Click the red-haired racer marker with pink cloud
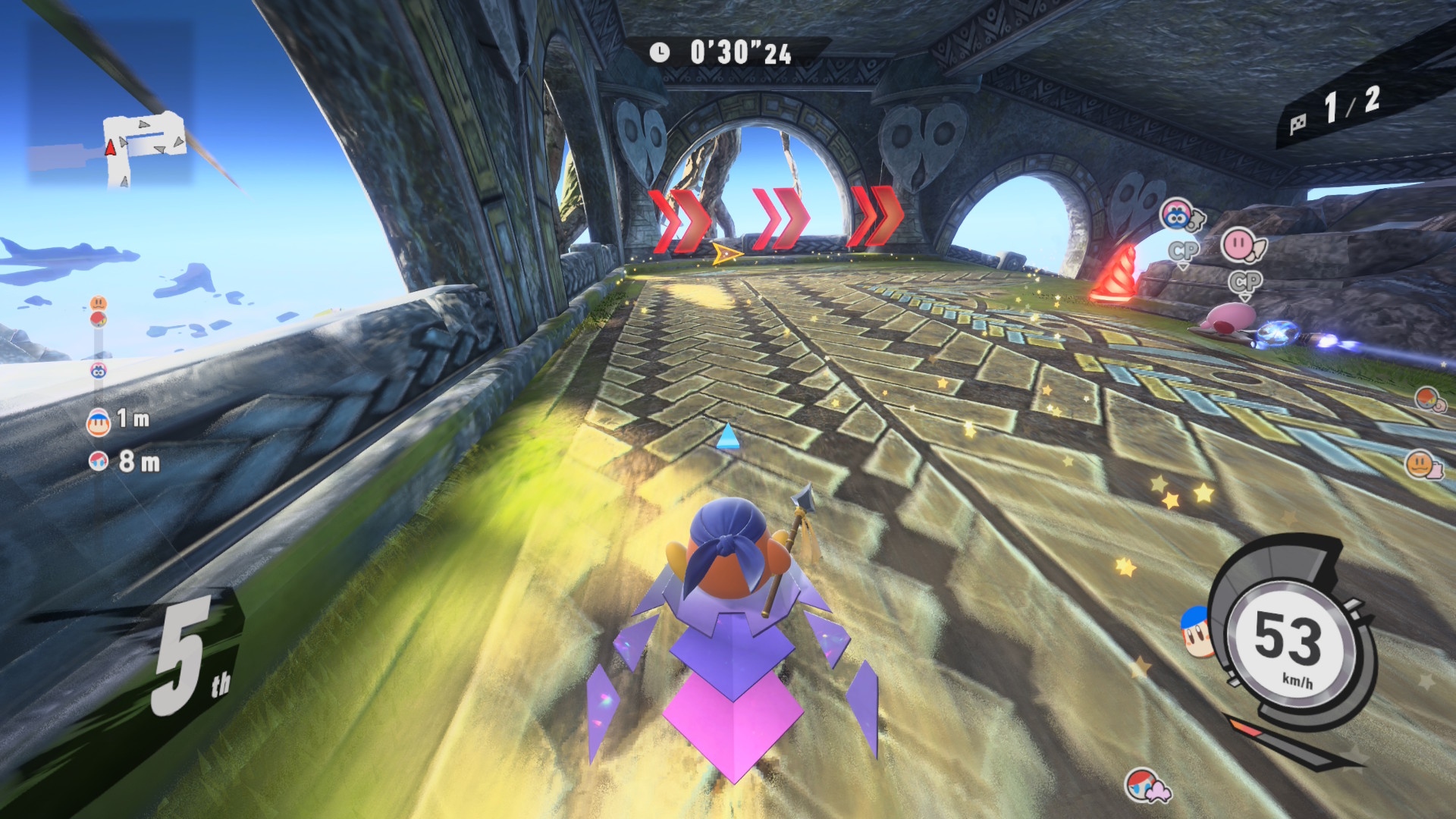 coord(1145,786)
